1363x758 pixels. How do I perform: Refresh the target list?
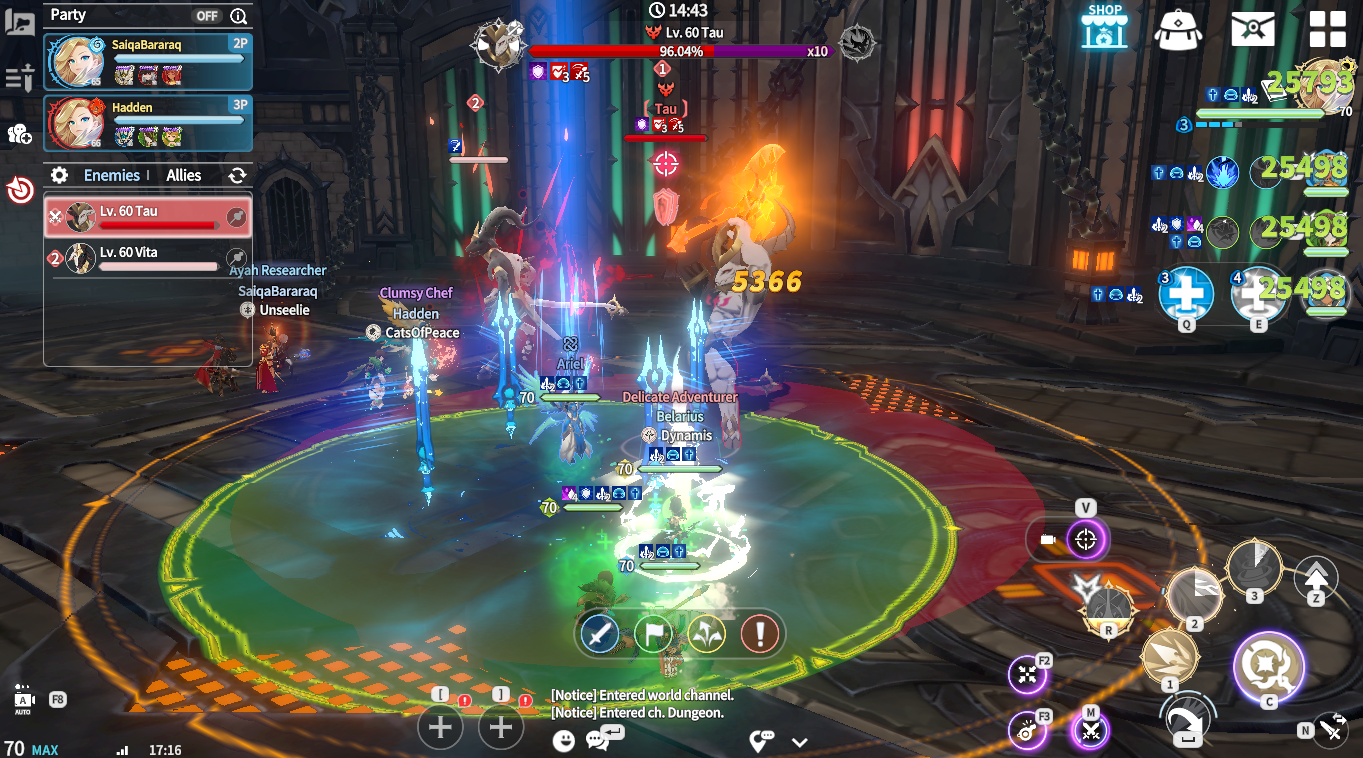pos(237,175)
